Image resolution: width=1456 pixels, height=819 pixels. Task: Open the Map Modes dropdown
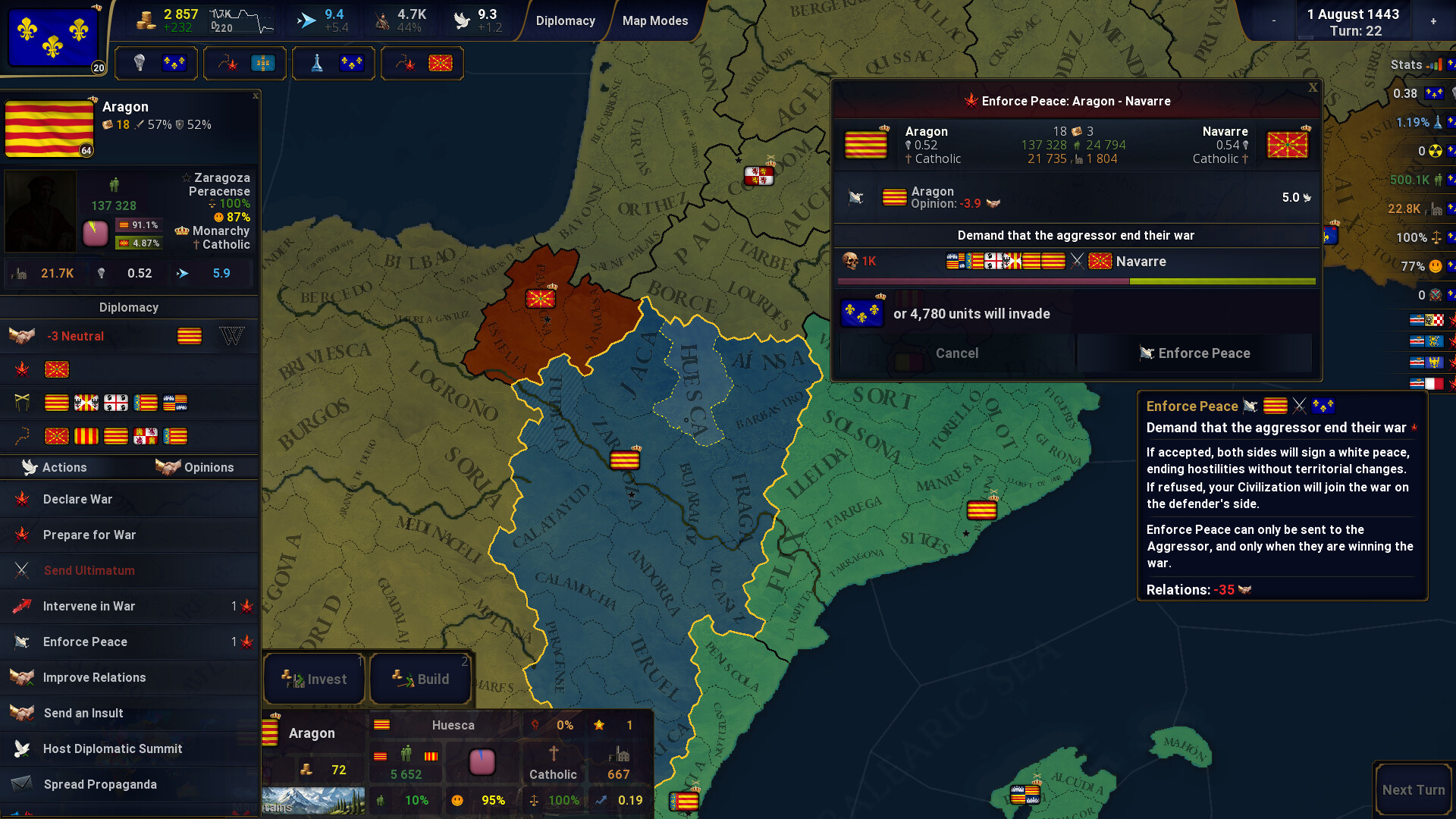coord(655,20)
